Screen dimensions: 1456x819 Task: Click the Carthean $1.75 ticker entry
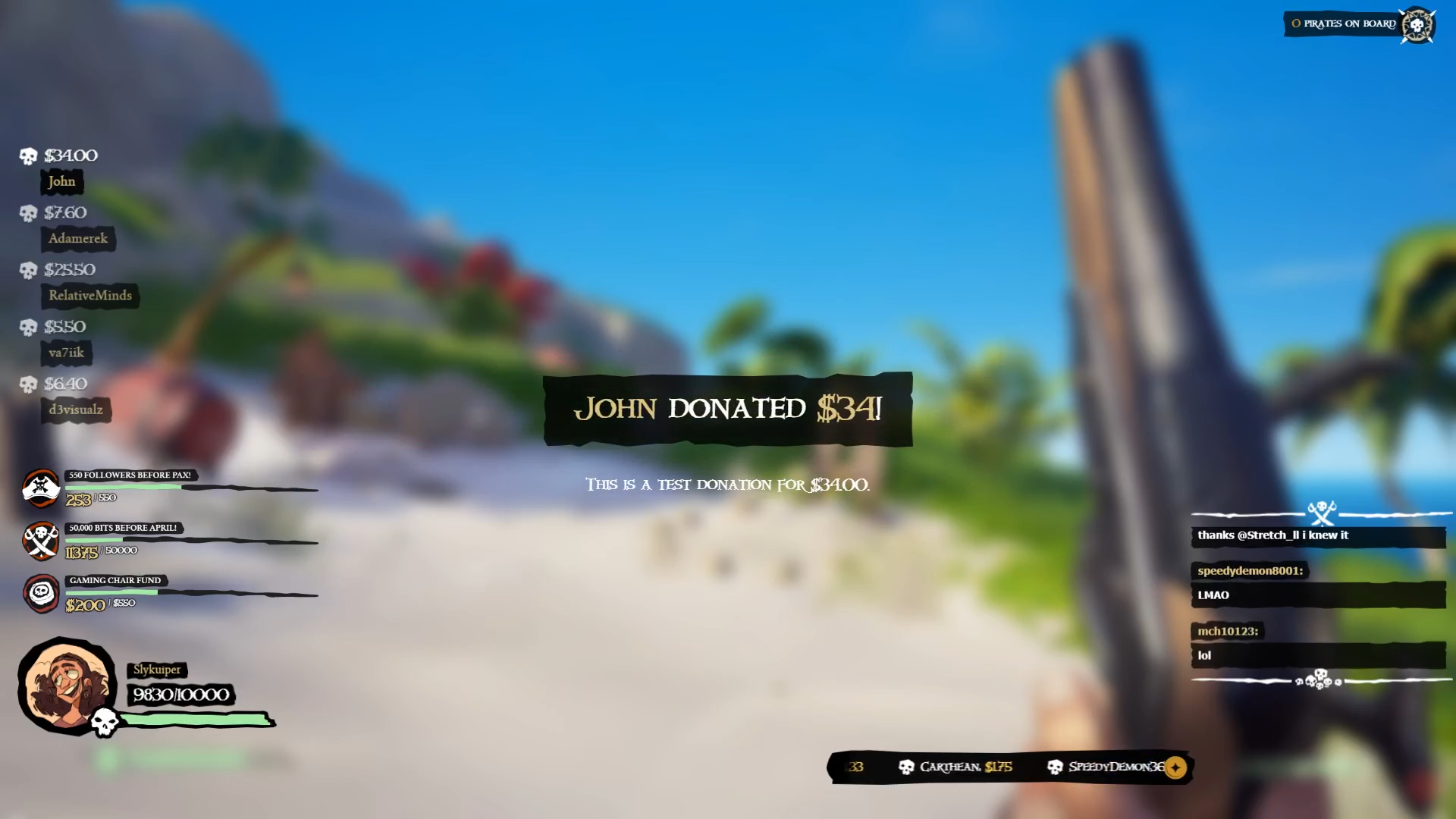point(957,767)
